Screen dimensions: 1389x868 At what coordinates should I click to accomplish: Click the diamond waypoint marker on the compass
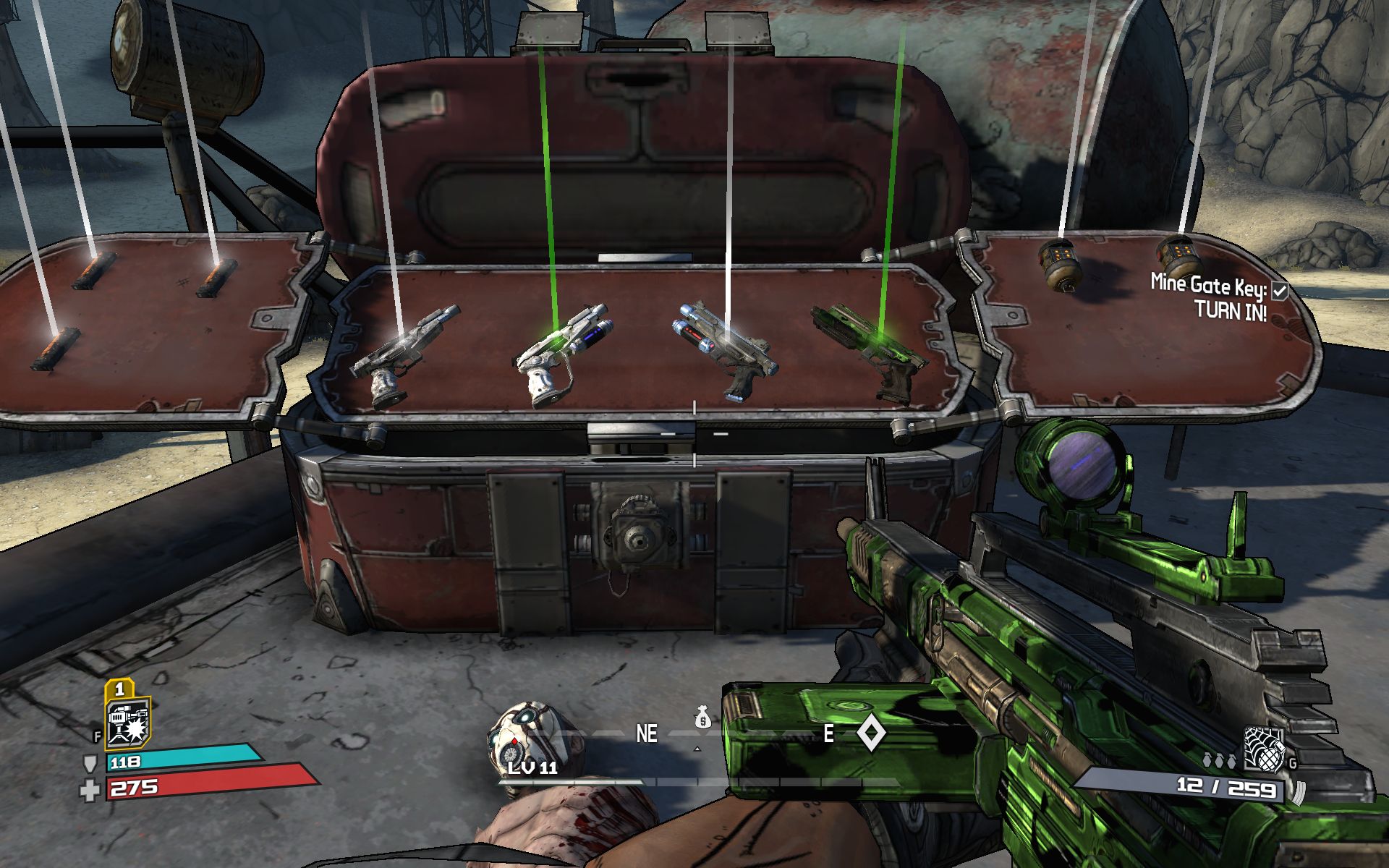pos(870,733)
